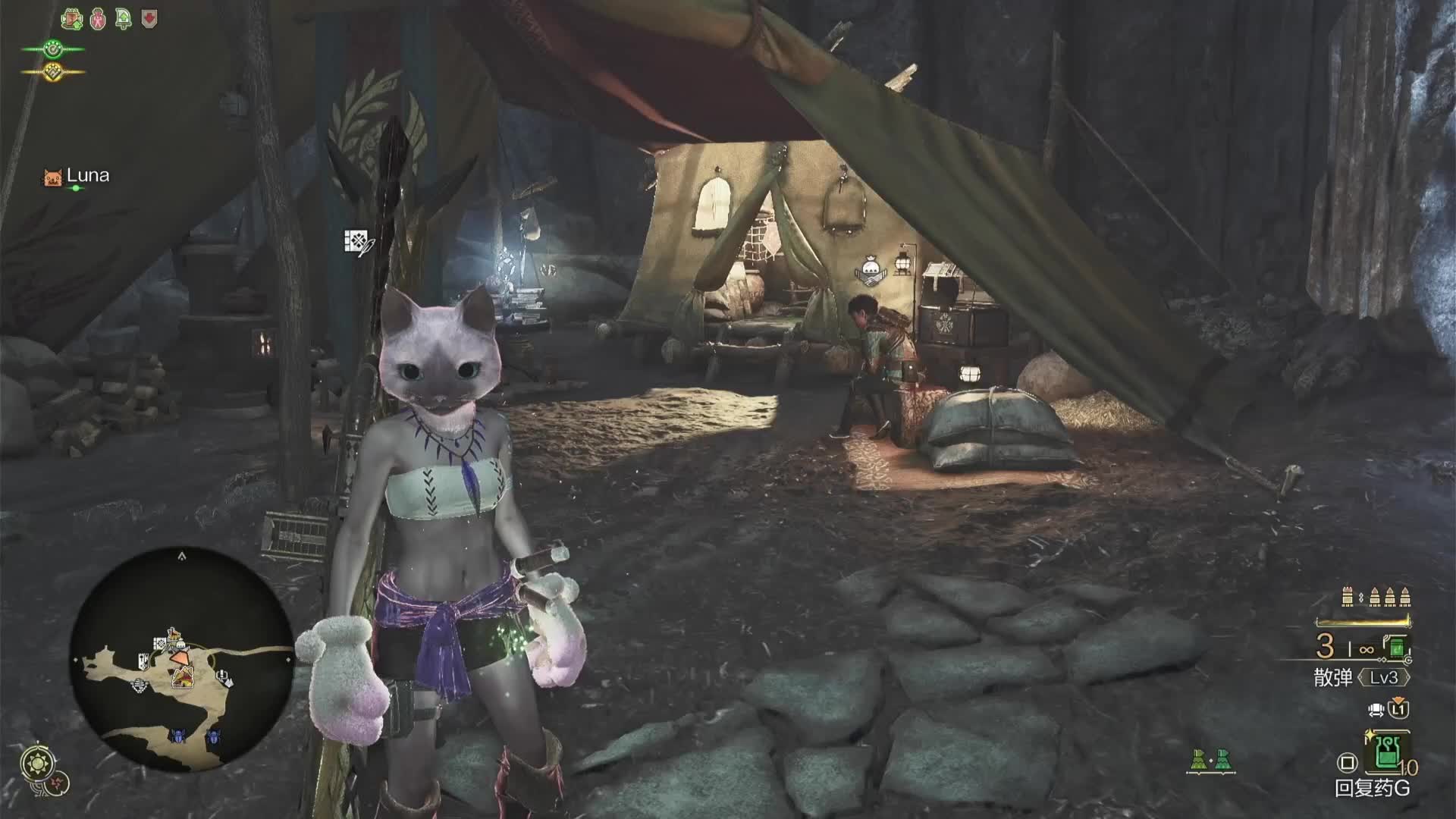Click the green ammo type icon

click(x=1397, y=647)
